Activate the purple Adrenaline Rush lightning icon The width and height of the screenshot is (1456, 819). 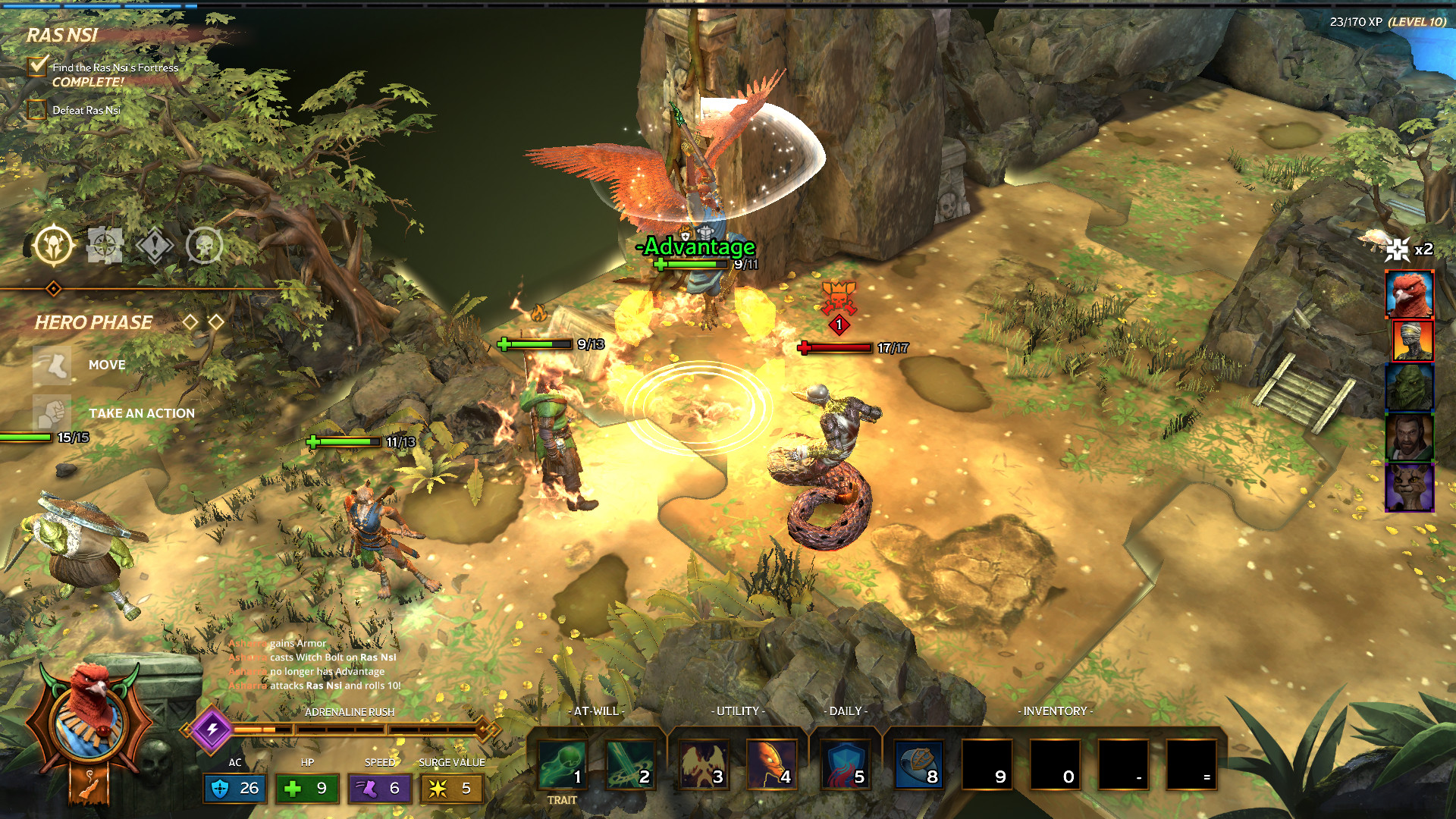click(212, 729)
